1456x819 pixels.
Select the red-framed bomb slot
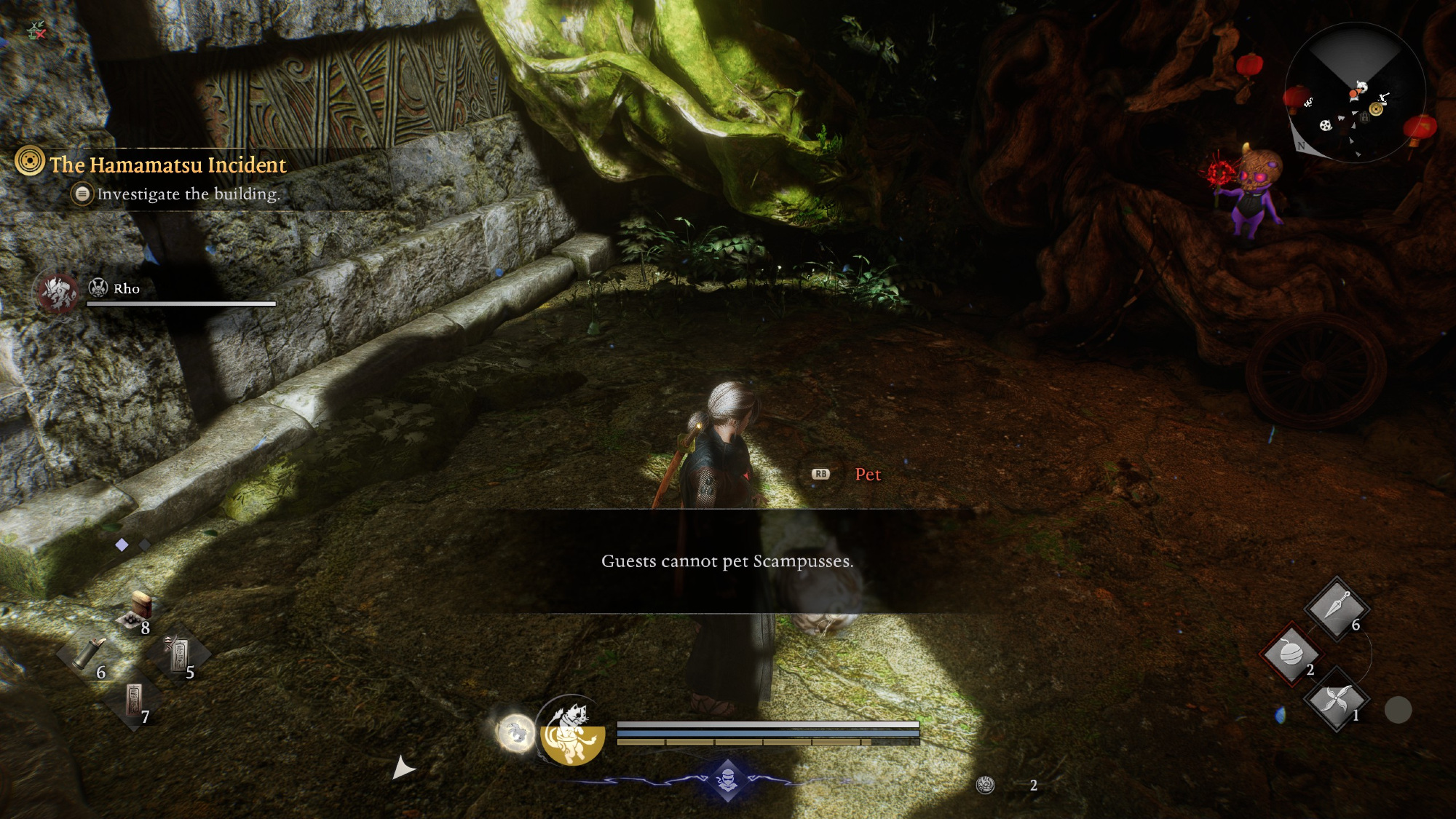(1291, 653)
